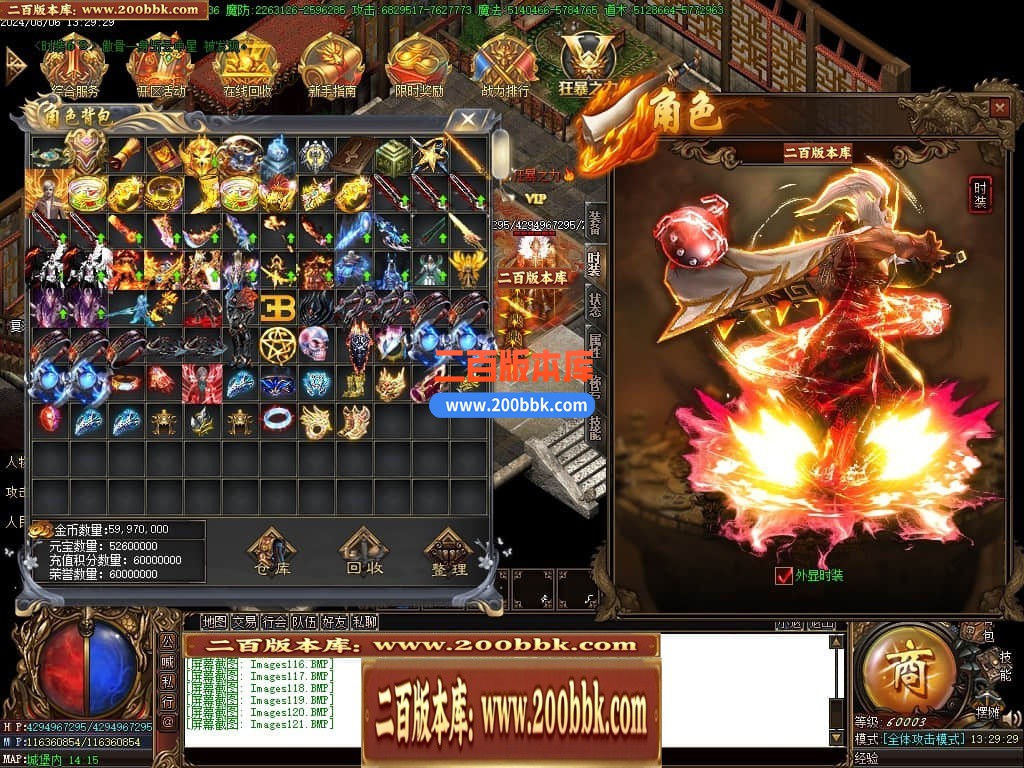Close the character backpack window
The image size is (1024, 768).
point(467,121)
